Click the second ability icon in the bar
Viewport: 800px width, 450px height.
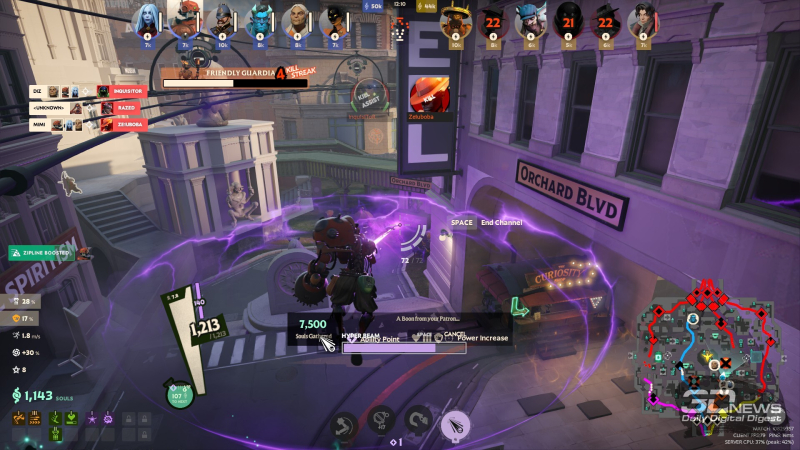(380, 421)
